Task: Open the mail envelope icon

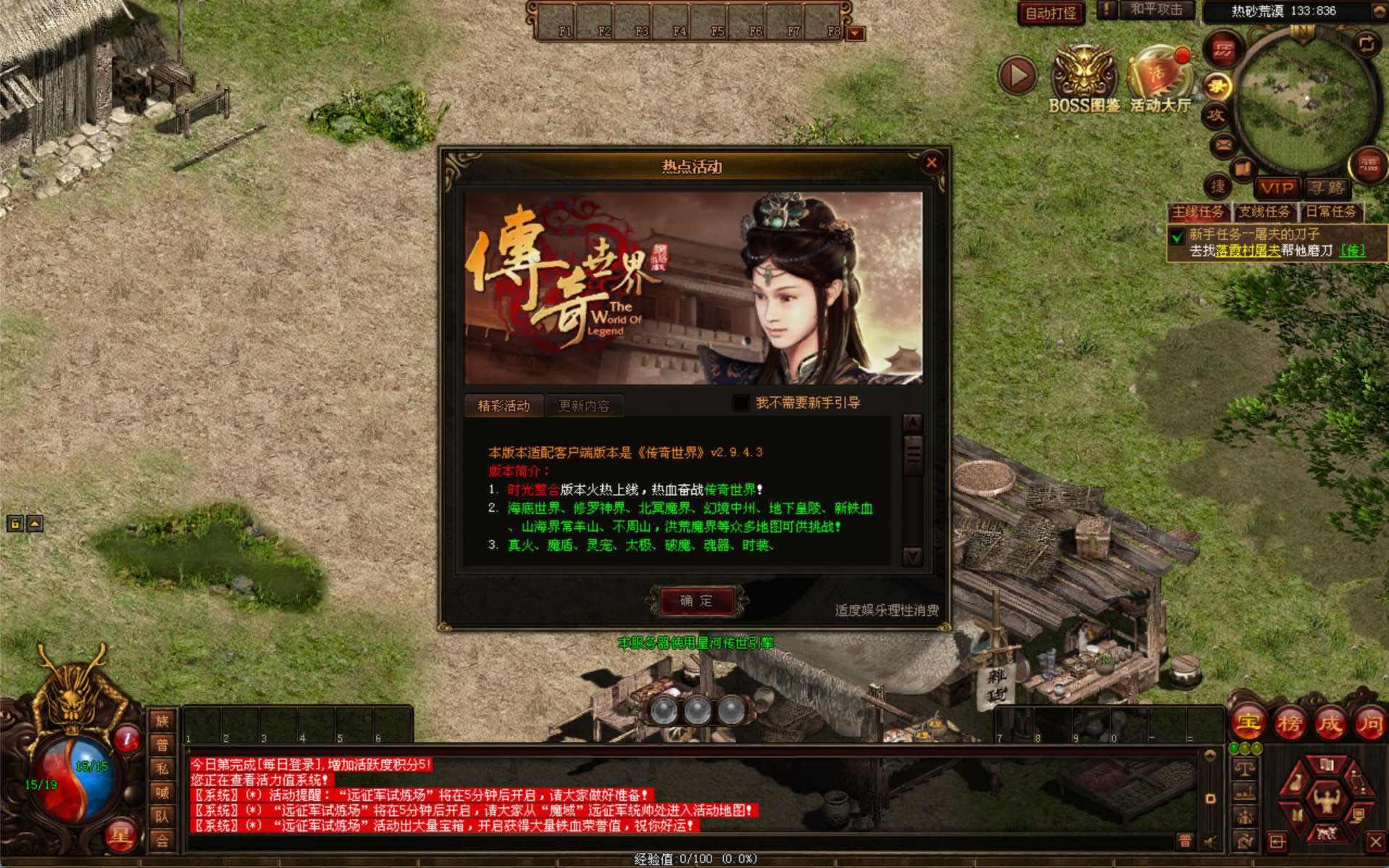Action: tap(1224, 145)
